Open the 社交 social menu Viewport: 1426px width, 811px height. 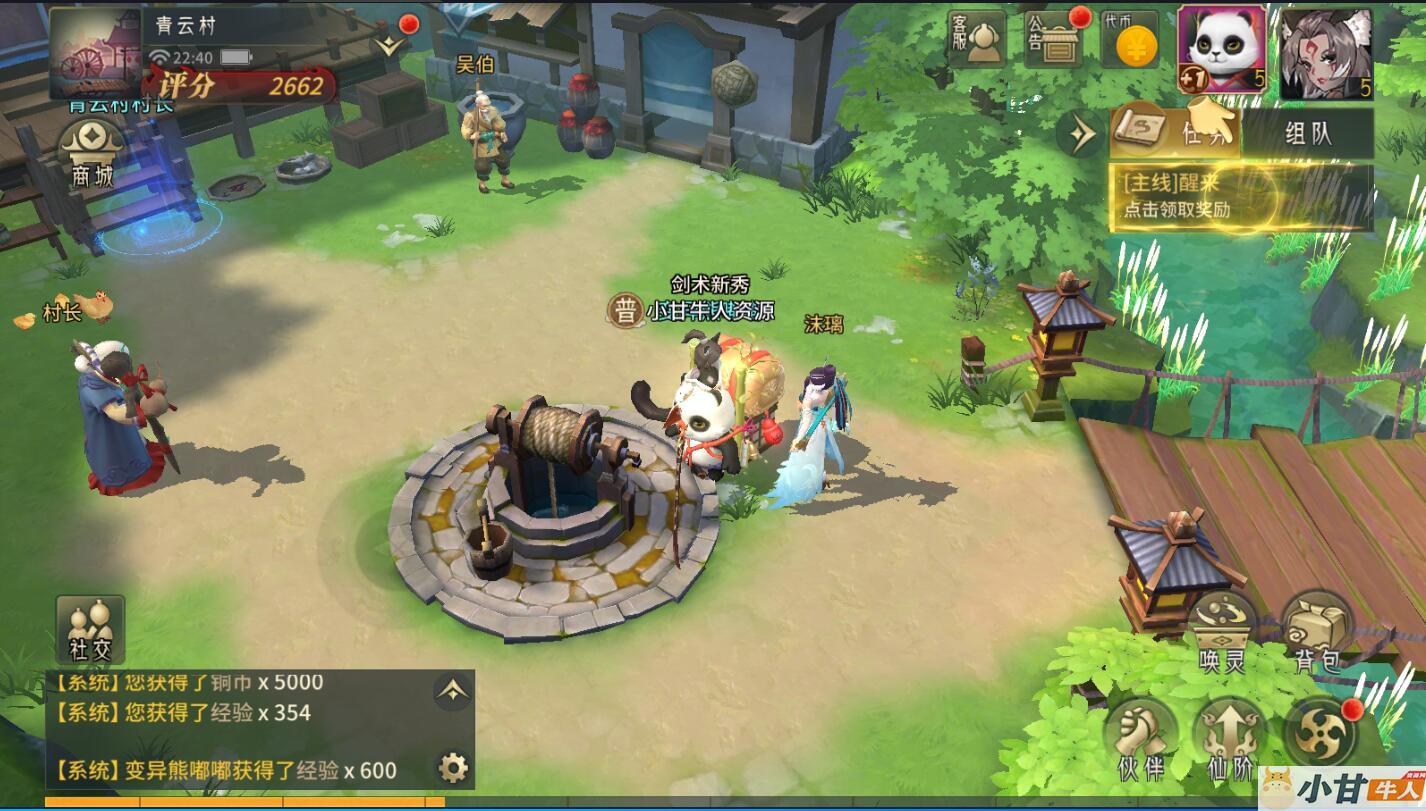point(90,629)
